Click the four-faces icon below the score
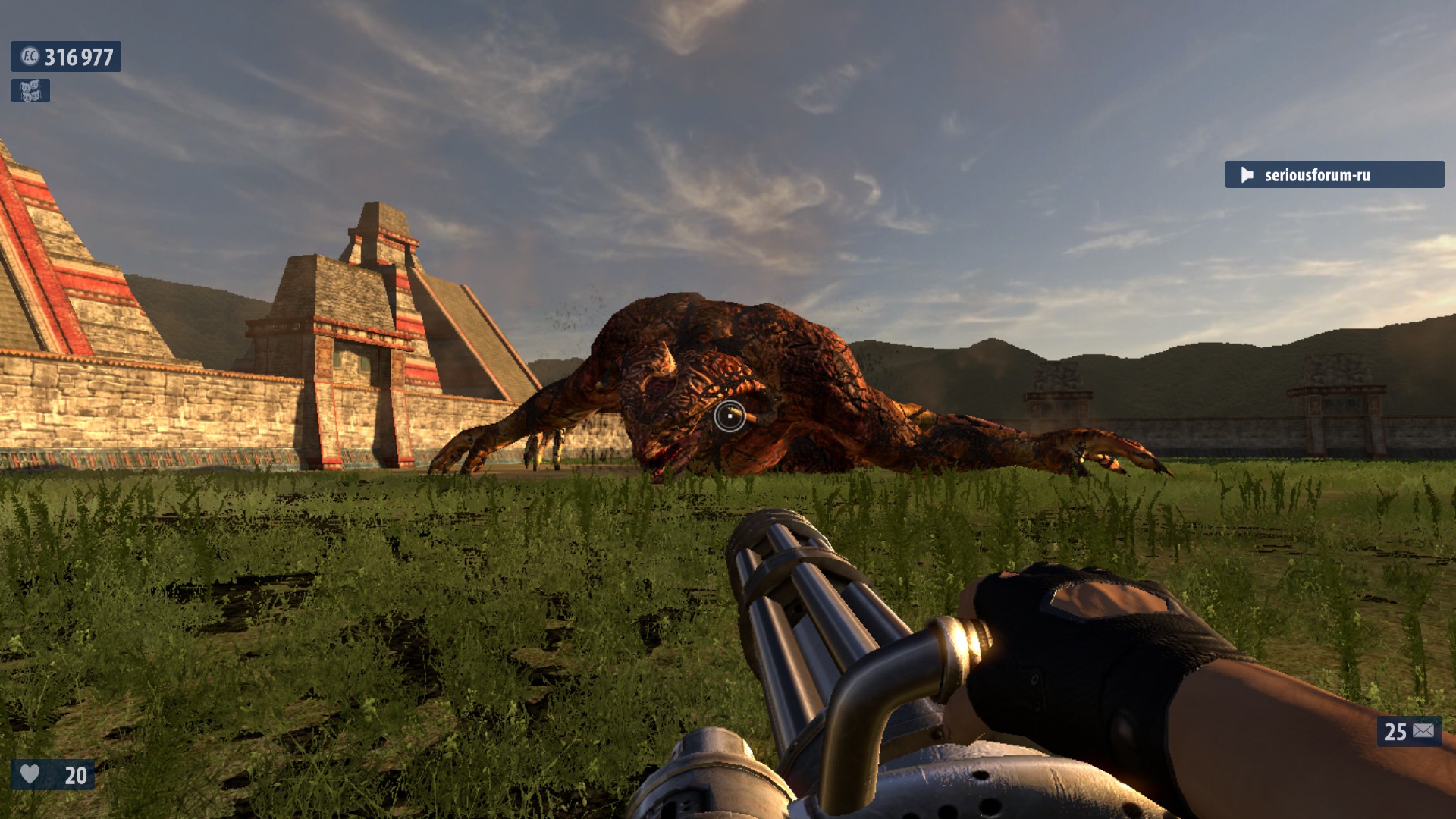The image size is (1456, 819). pyautogui.click(x=30, y=91)
